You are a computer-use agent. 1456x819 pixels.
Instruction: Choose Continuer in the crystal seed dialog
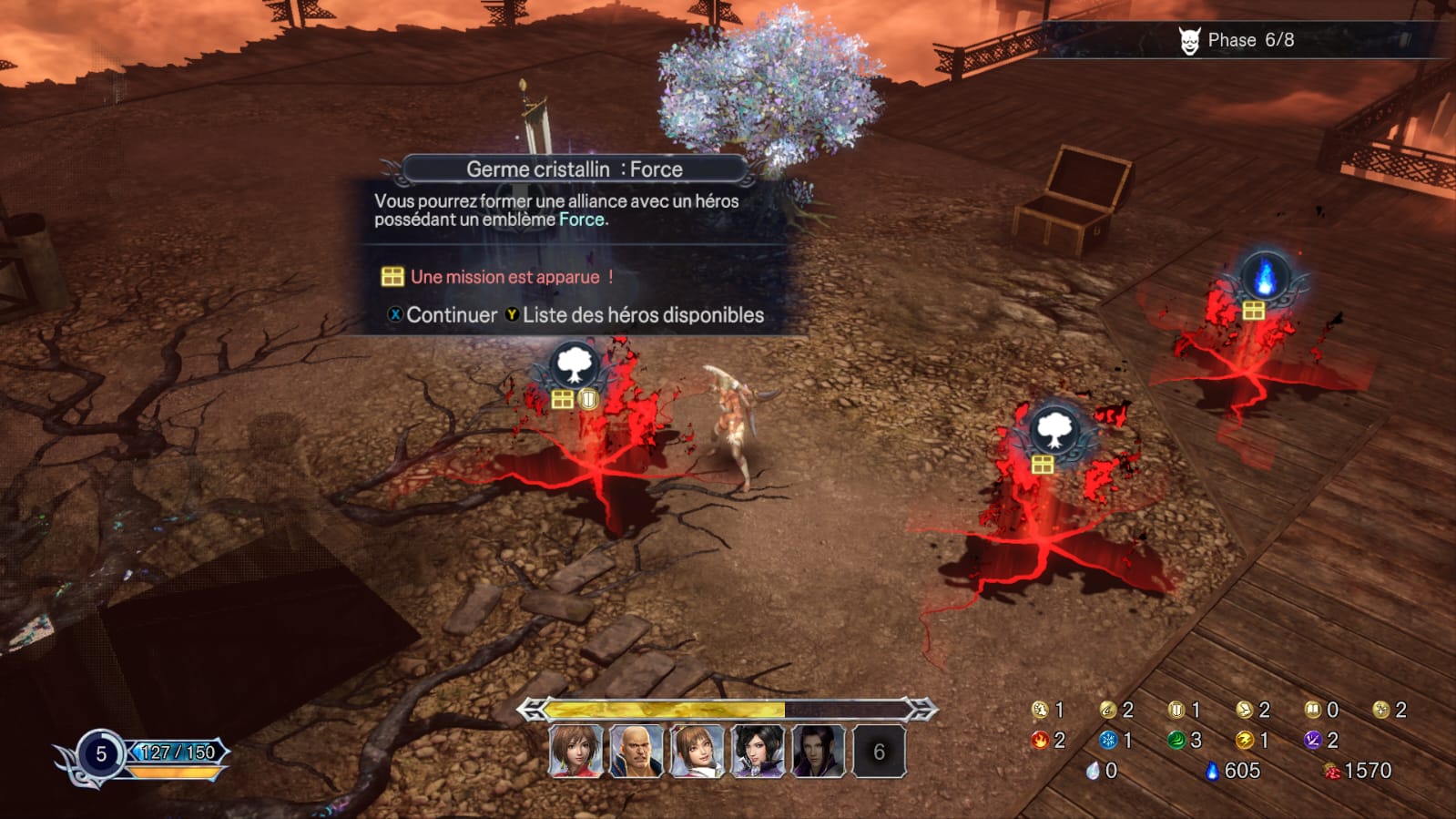click(443, 315)
